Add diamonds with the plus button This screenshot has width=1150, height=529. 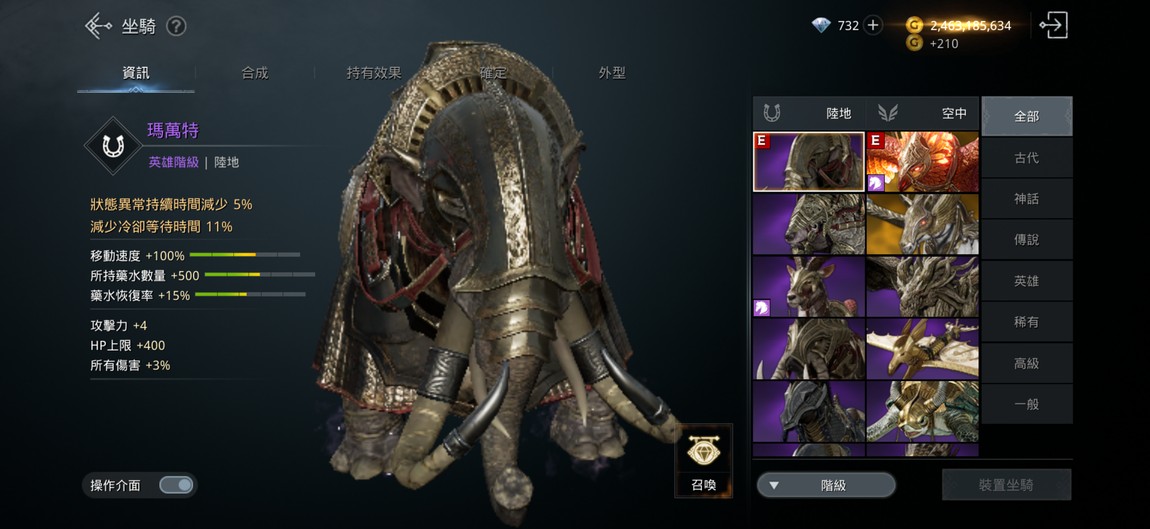tap(873, 26)
